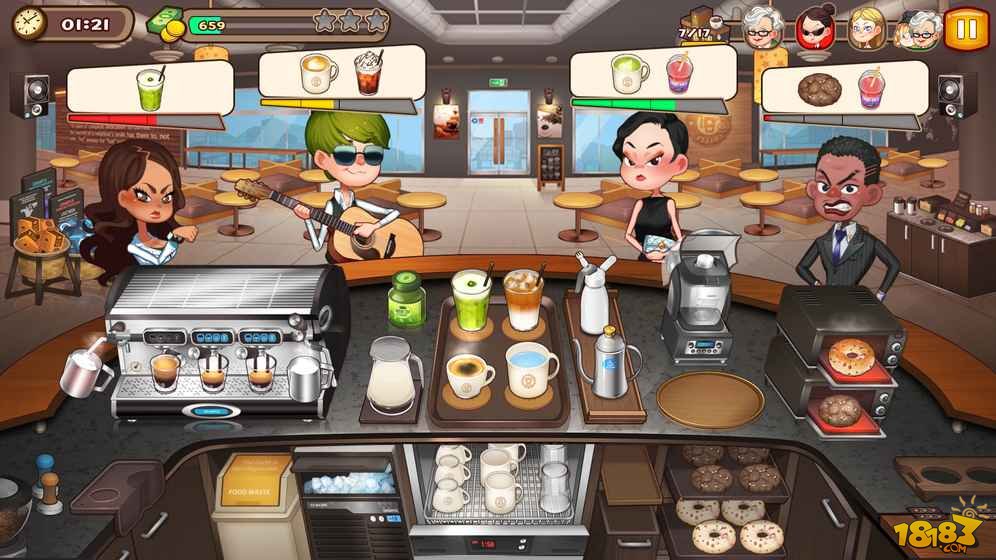Tap the milk frothing jug under steam wand
996x560 pixels.
coord(86,372)
